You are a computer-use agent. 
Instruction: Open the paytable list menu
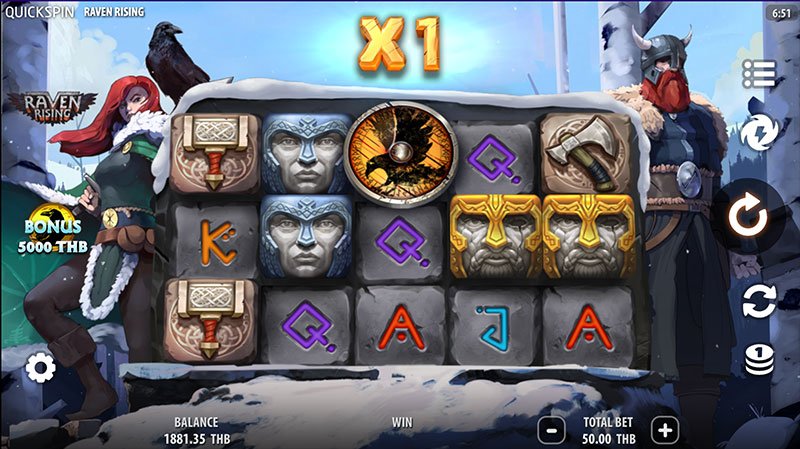(x=759, y=73)
